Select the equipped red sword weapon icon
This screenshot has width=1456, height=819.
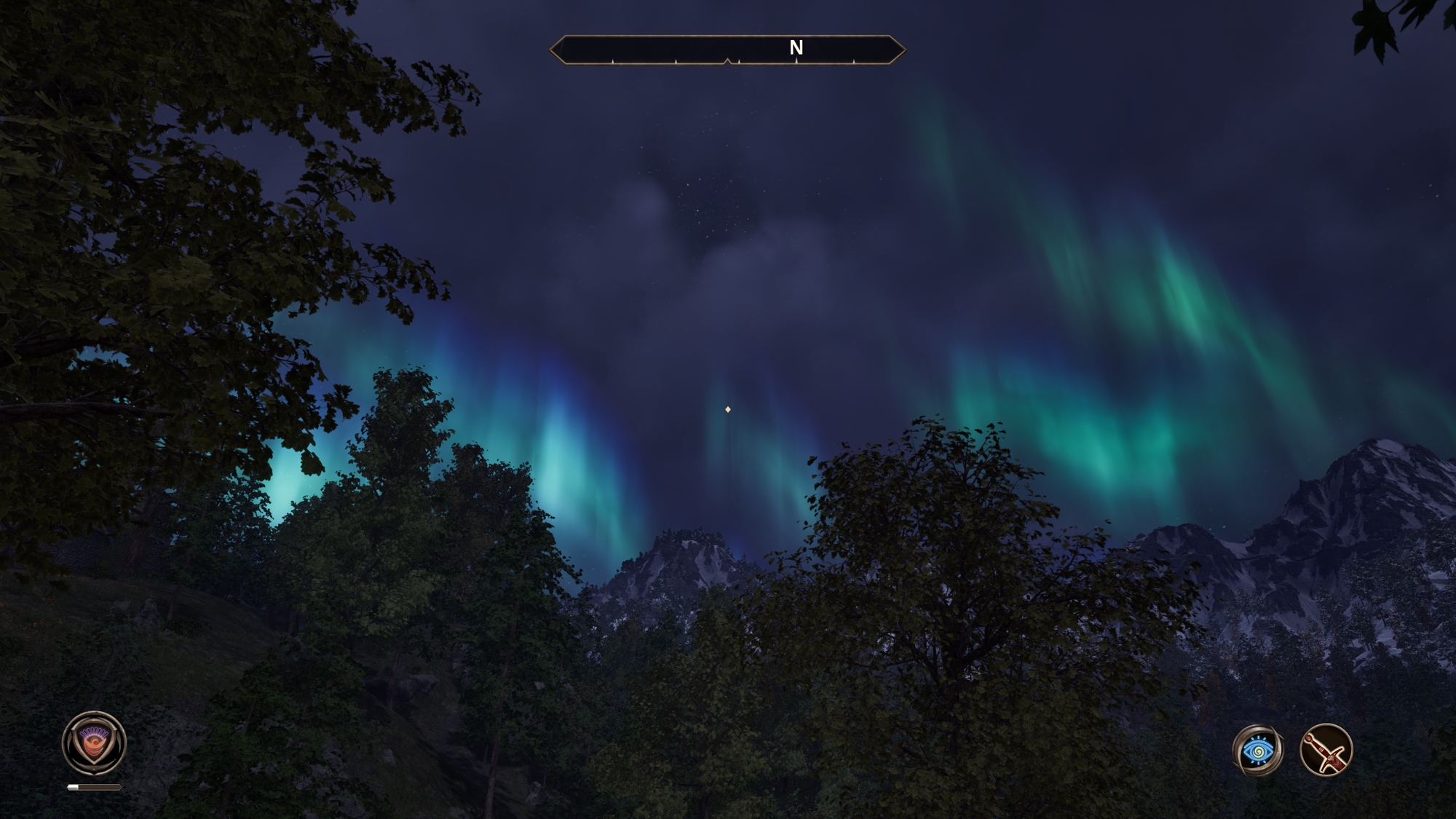coord(1326,750)
